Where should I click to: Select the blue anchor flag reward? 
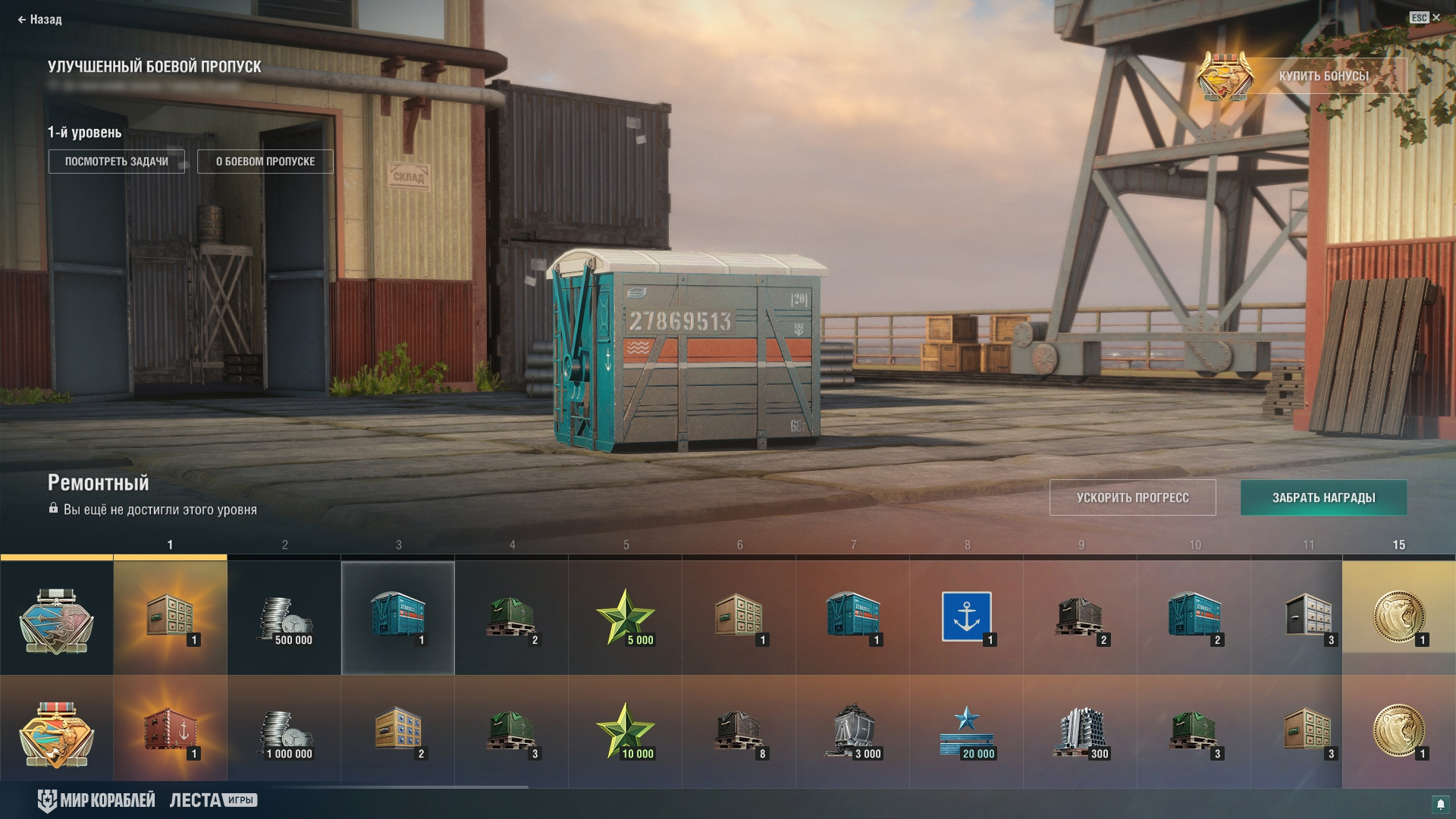click(x=967, y=617)
